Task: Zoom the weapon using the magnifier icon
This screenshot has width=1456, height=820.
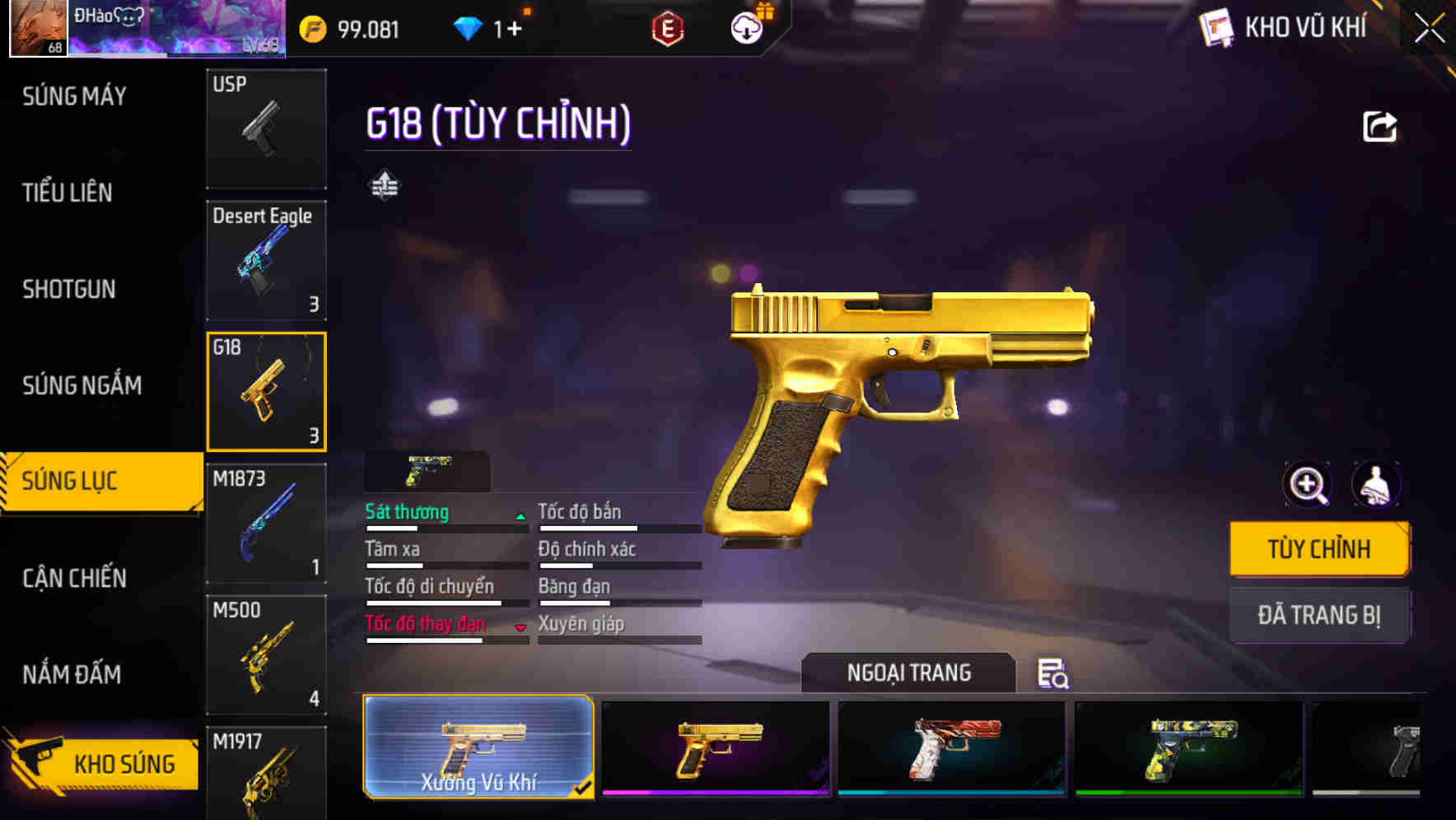Action: tap(1305, 485)
